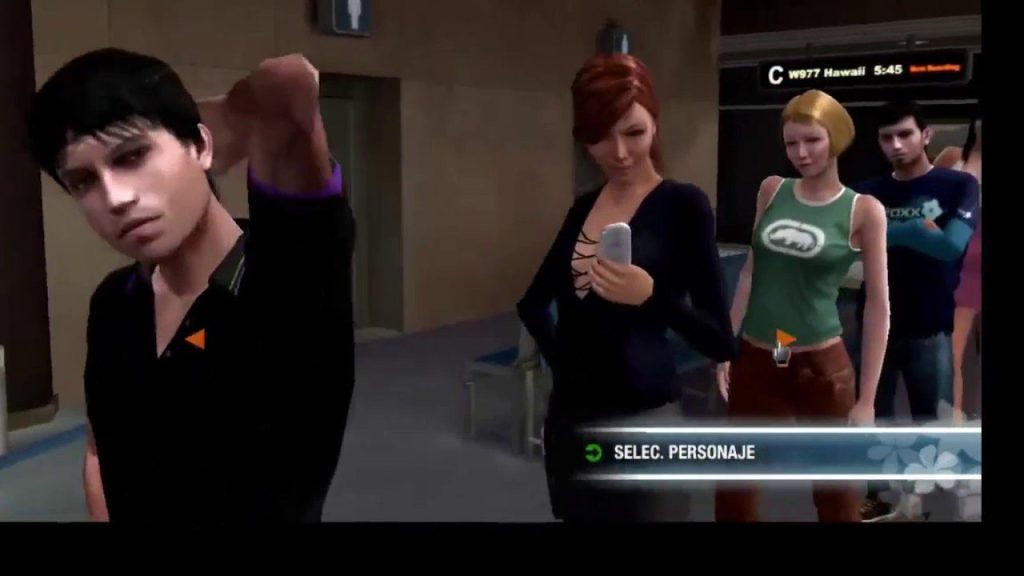This screenshot has height=576, width=1024.
Task: Click the orange left arrow to see the previous character
Action: click(195, 339)
